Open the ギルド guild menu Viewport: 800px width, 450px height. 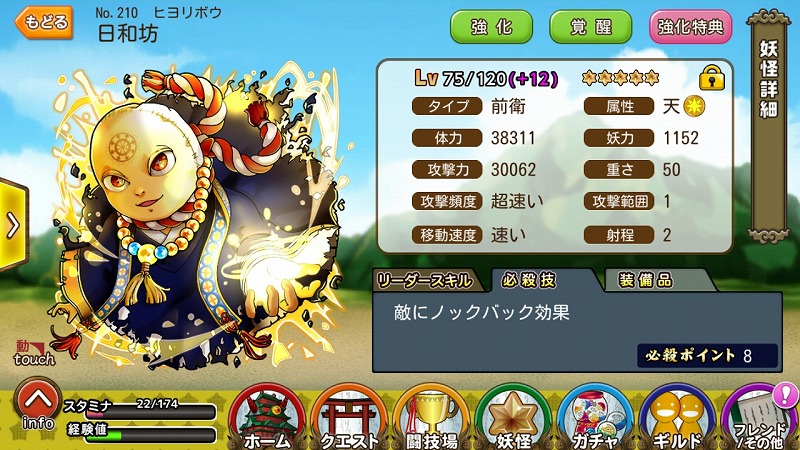(678, 418)
